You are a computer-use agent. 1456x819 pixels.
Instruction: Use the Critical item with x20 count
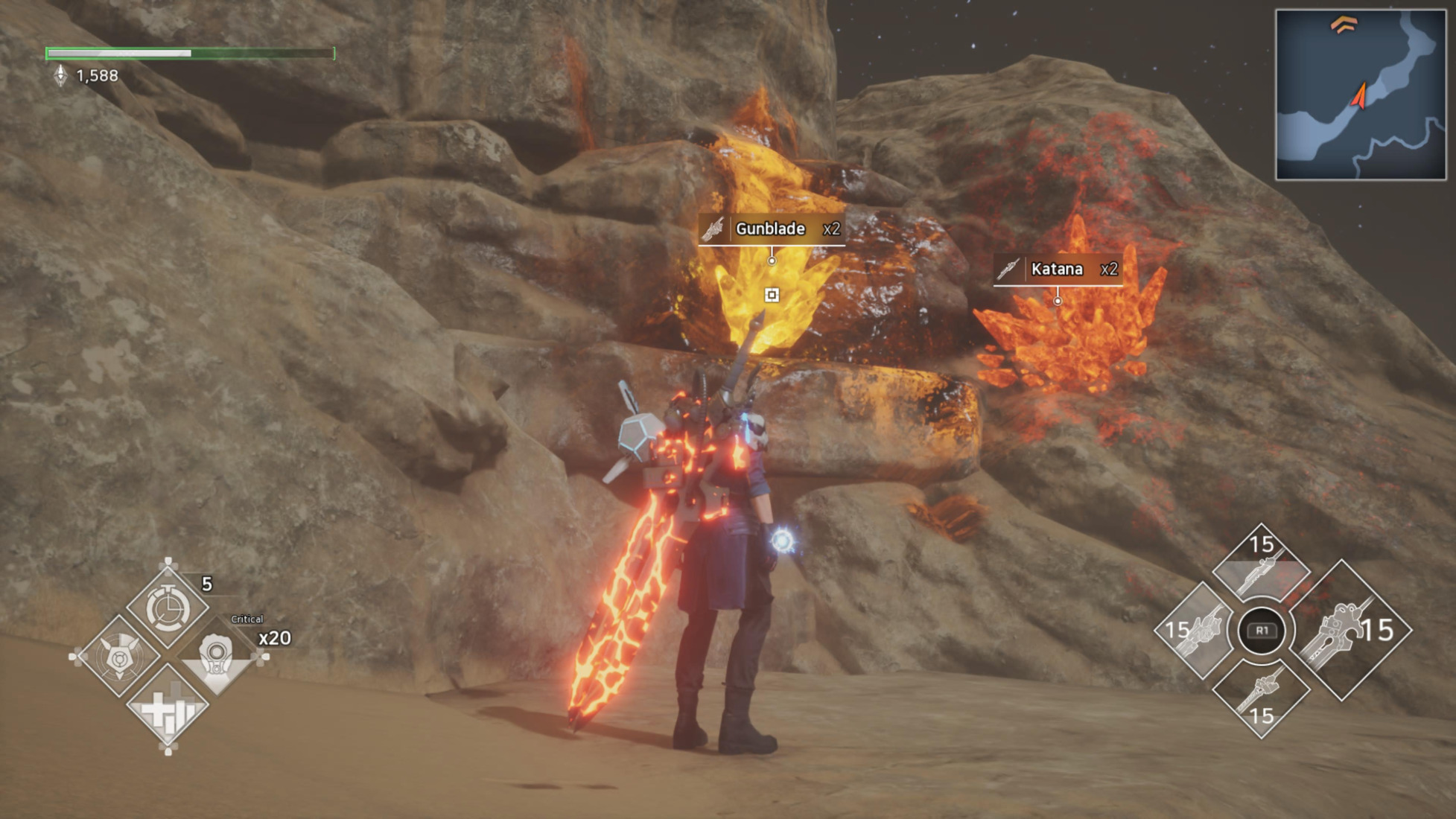(x=217, y=657)
